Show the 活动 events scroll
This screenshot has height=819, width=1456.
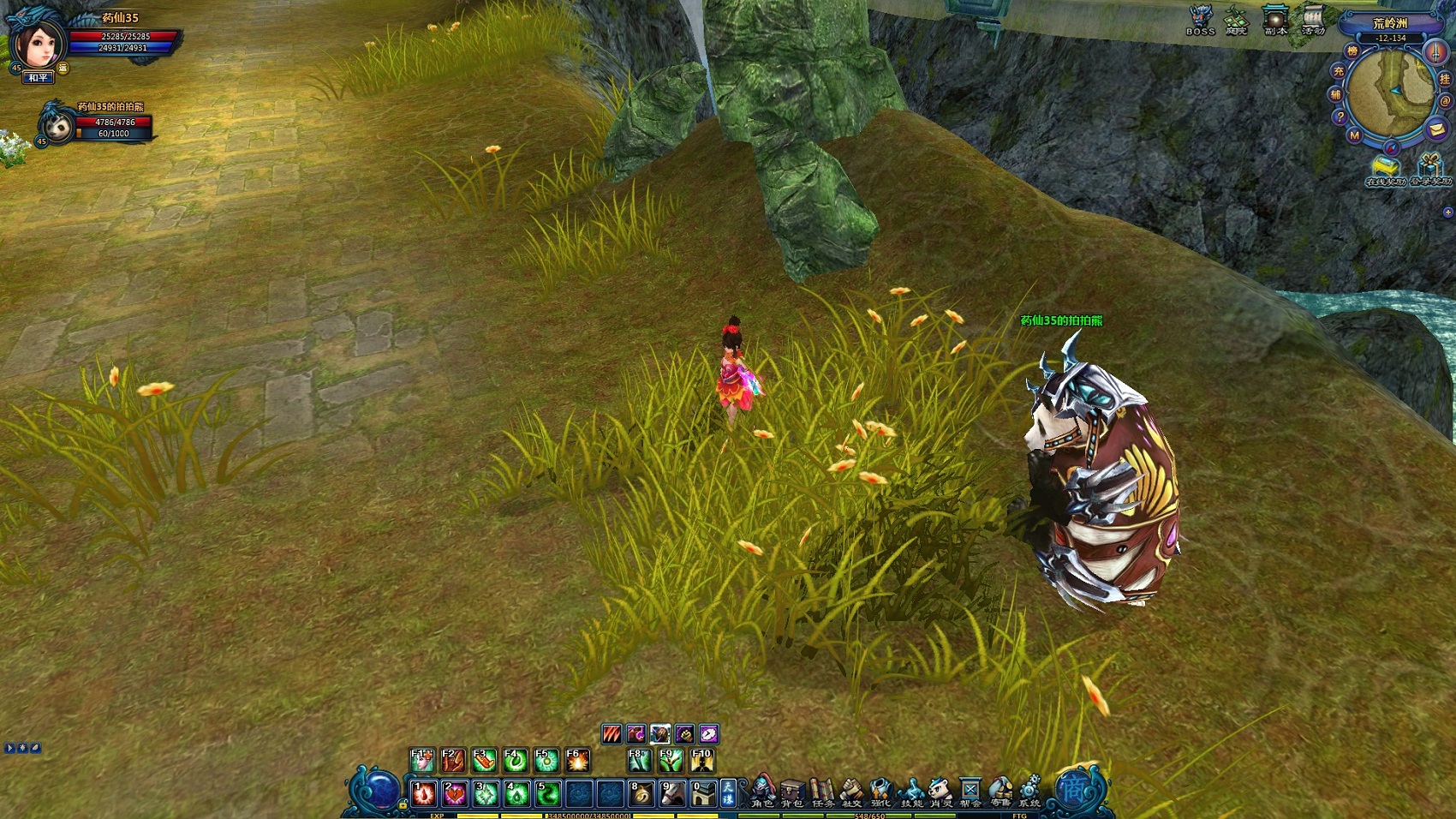1313,19
